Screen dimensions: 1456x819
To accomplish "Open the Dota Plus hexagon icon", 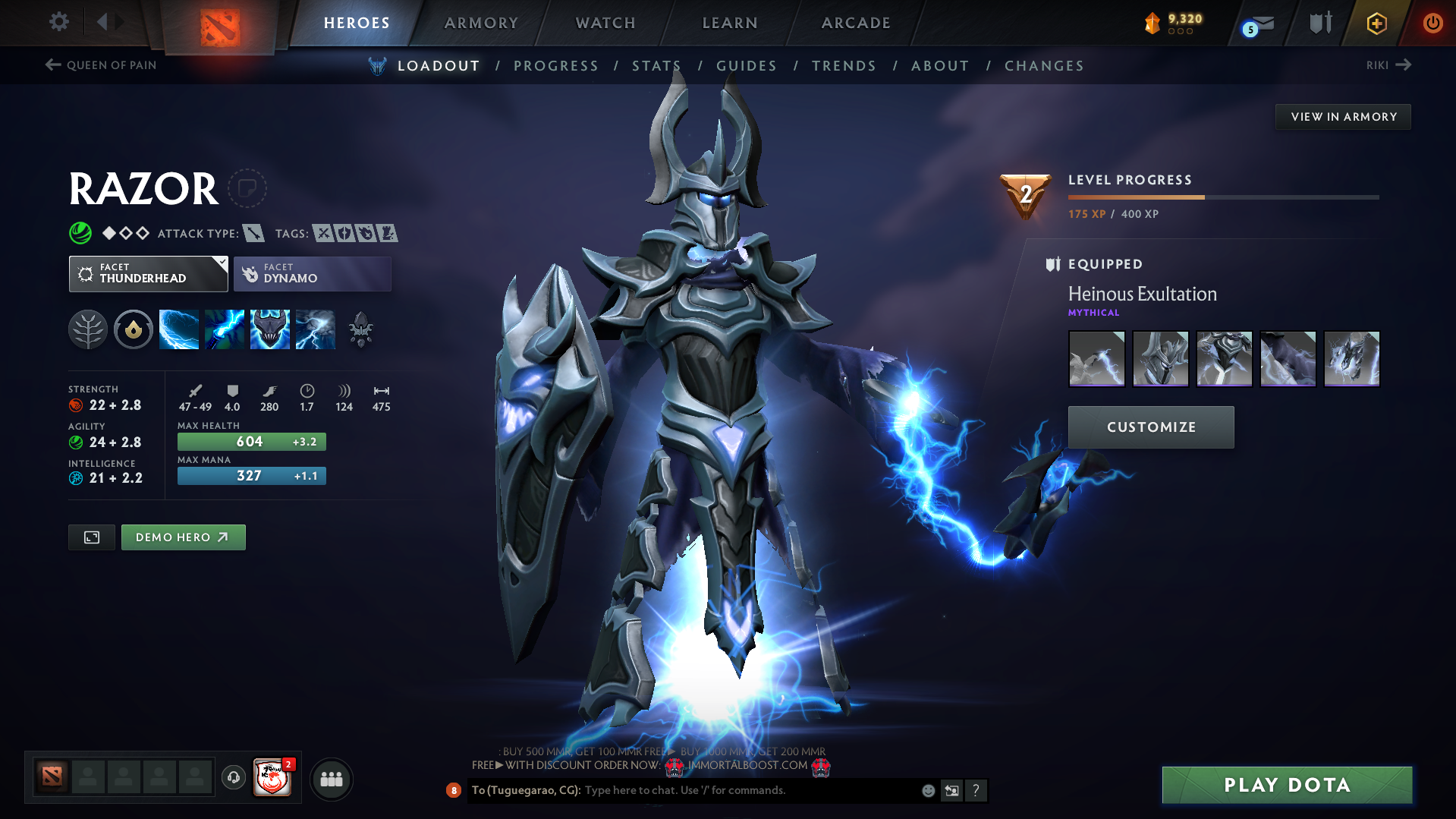I will click(x=1376, y=23).
